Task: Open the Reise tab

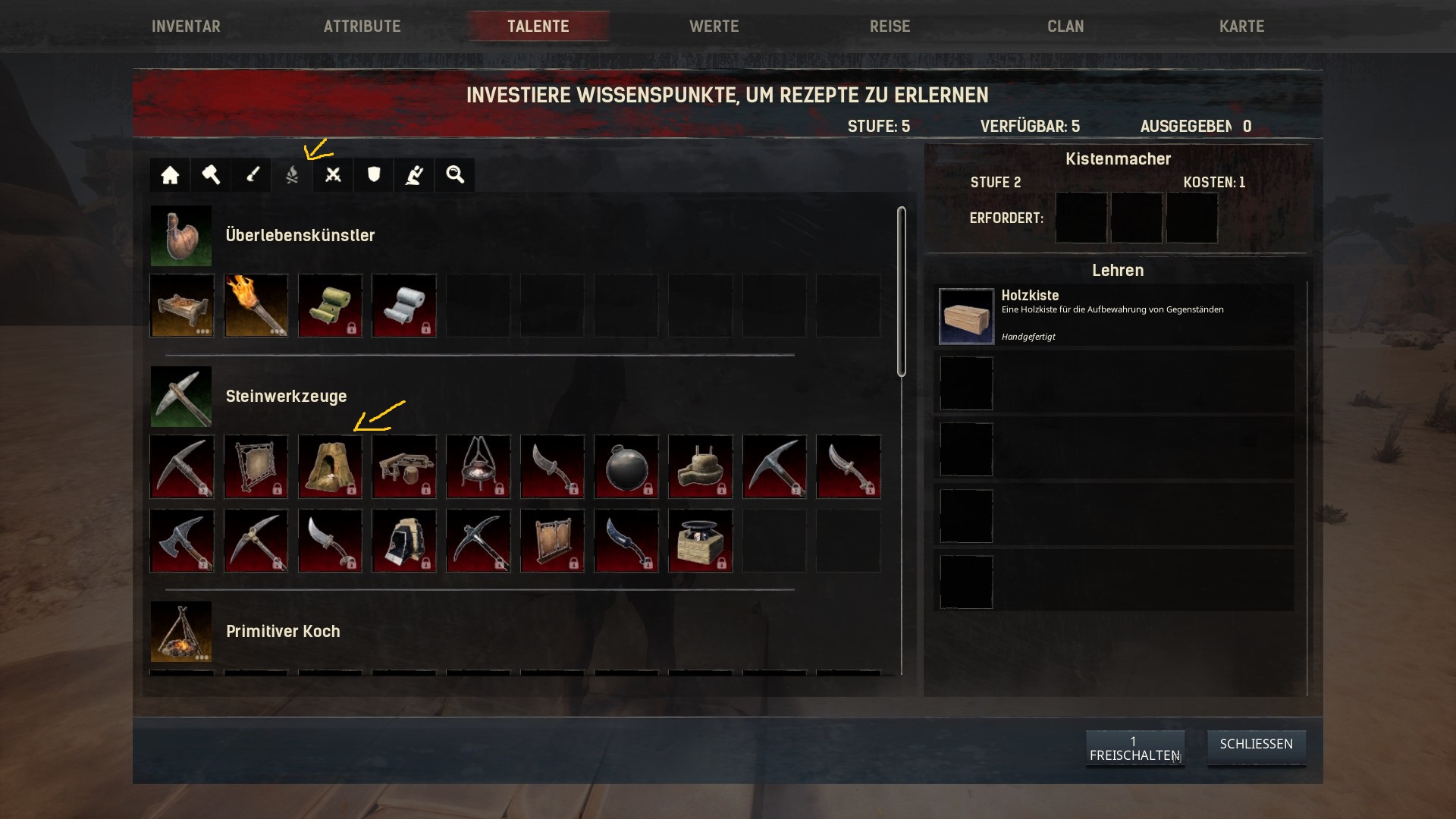Action: tap(890, 27)
